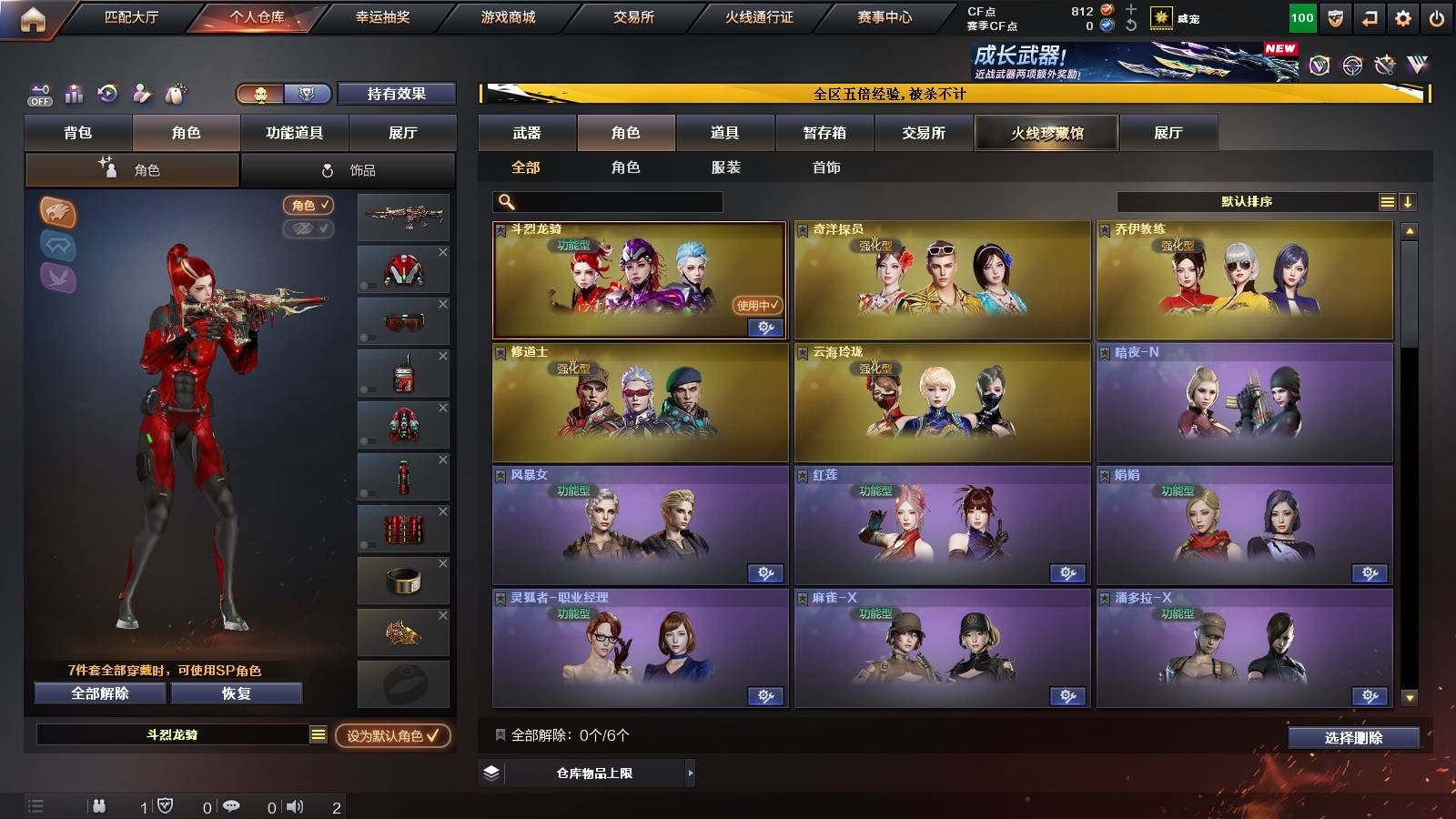Click the power exit icon top right
This screenshot has width=1456, height=819.
point(1438,15)
